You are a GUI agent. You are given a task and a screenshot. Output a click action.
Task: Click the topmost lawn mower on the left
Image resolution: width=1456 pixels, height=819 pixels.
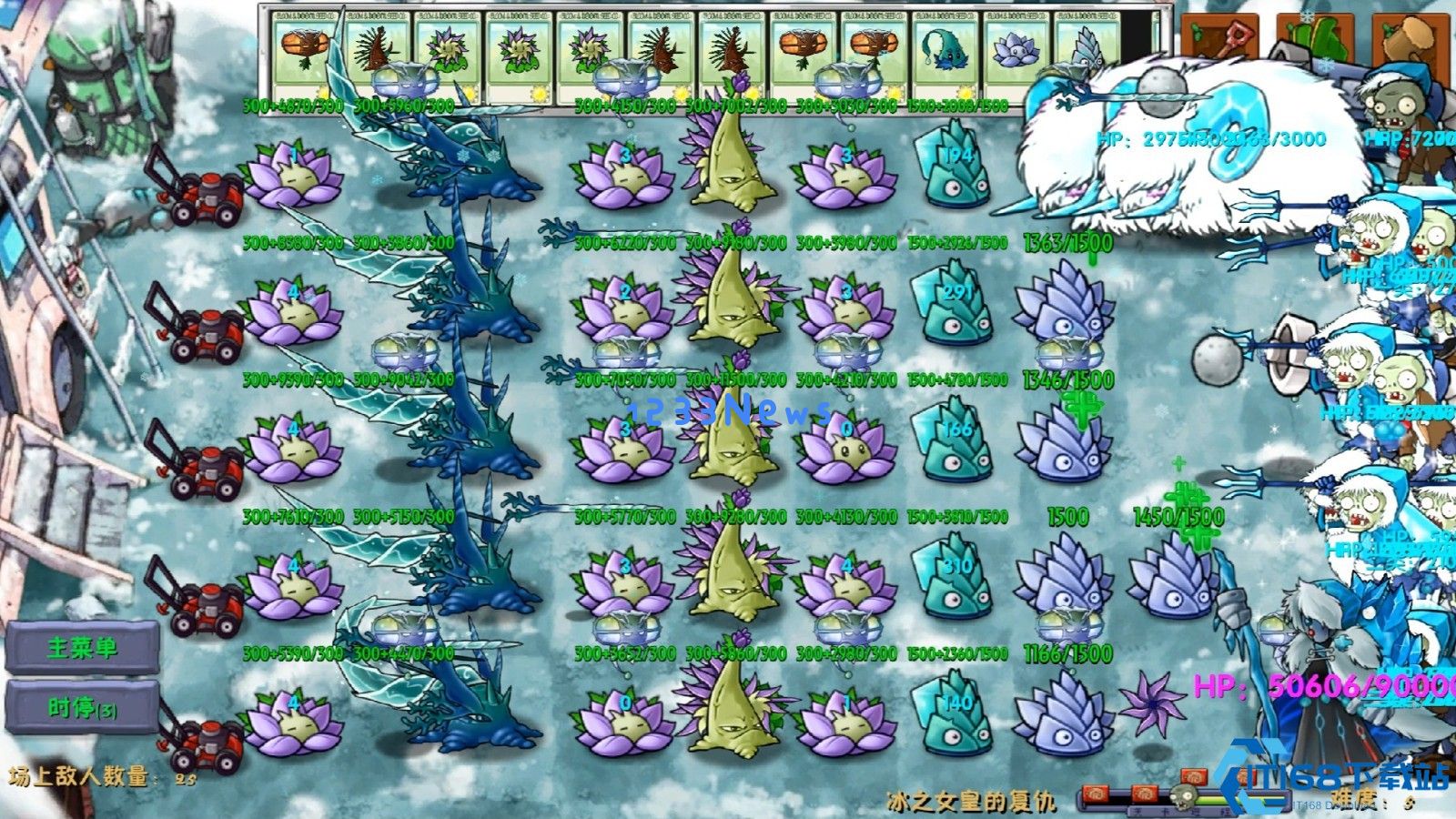click(205, 196)
